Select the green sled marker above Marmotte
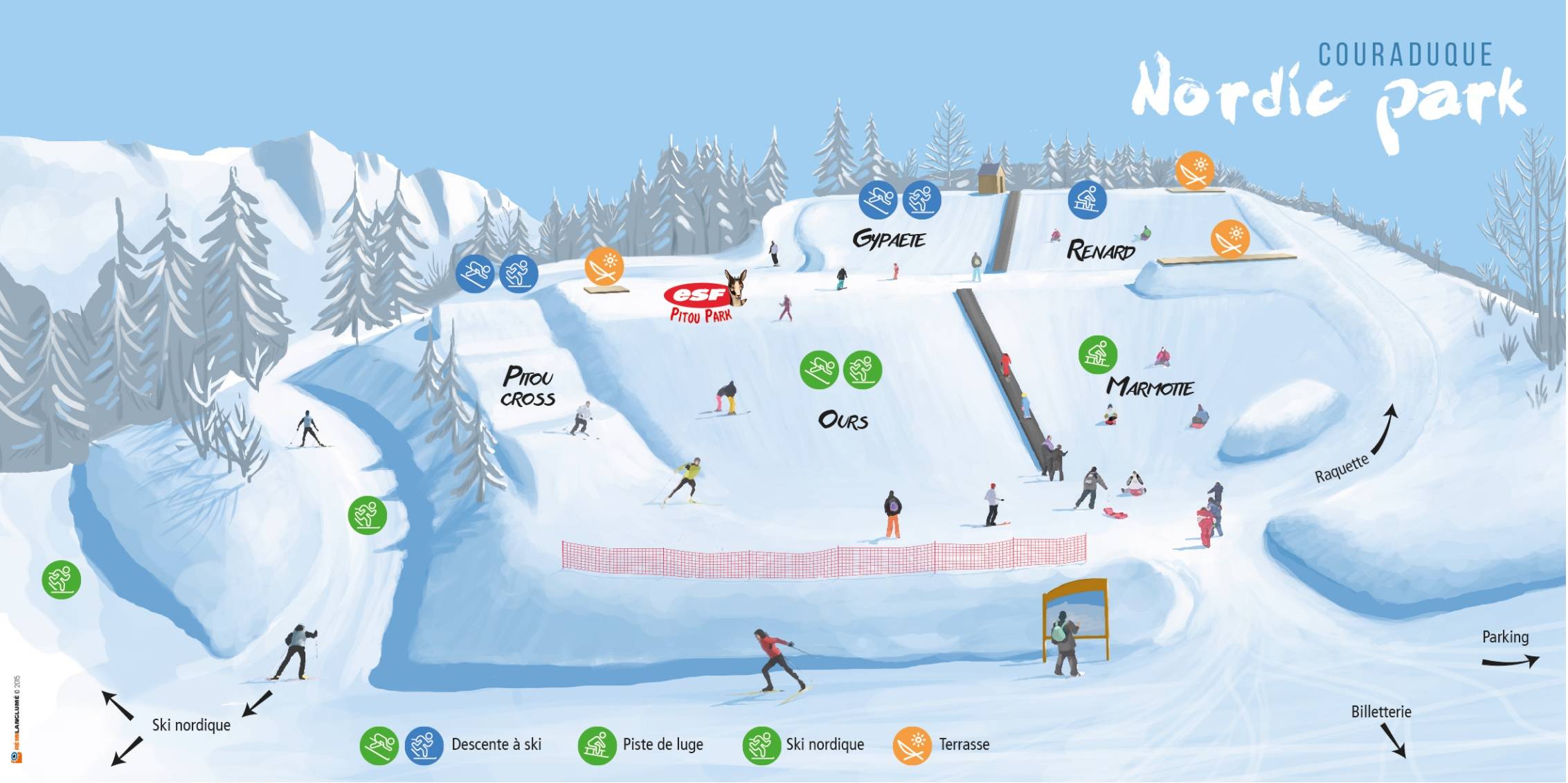1568x783 pixels. [x=1097, y=355]
